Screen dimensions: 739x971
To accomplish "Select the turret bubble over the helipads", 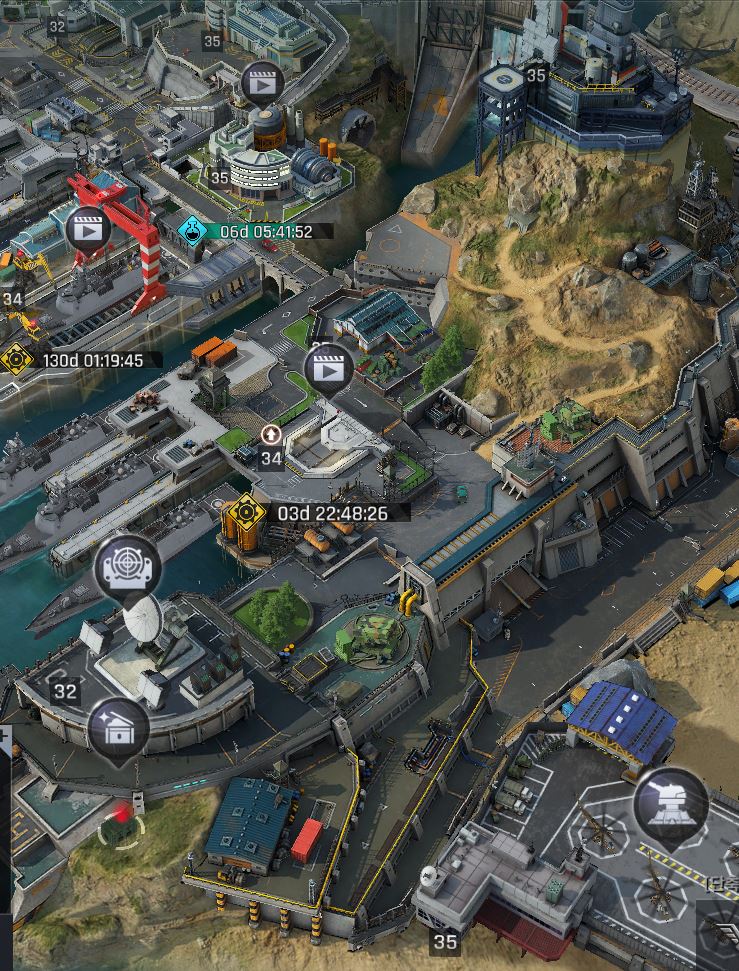I will click(670, 805).
